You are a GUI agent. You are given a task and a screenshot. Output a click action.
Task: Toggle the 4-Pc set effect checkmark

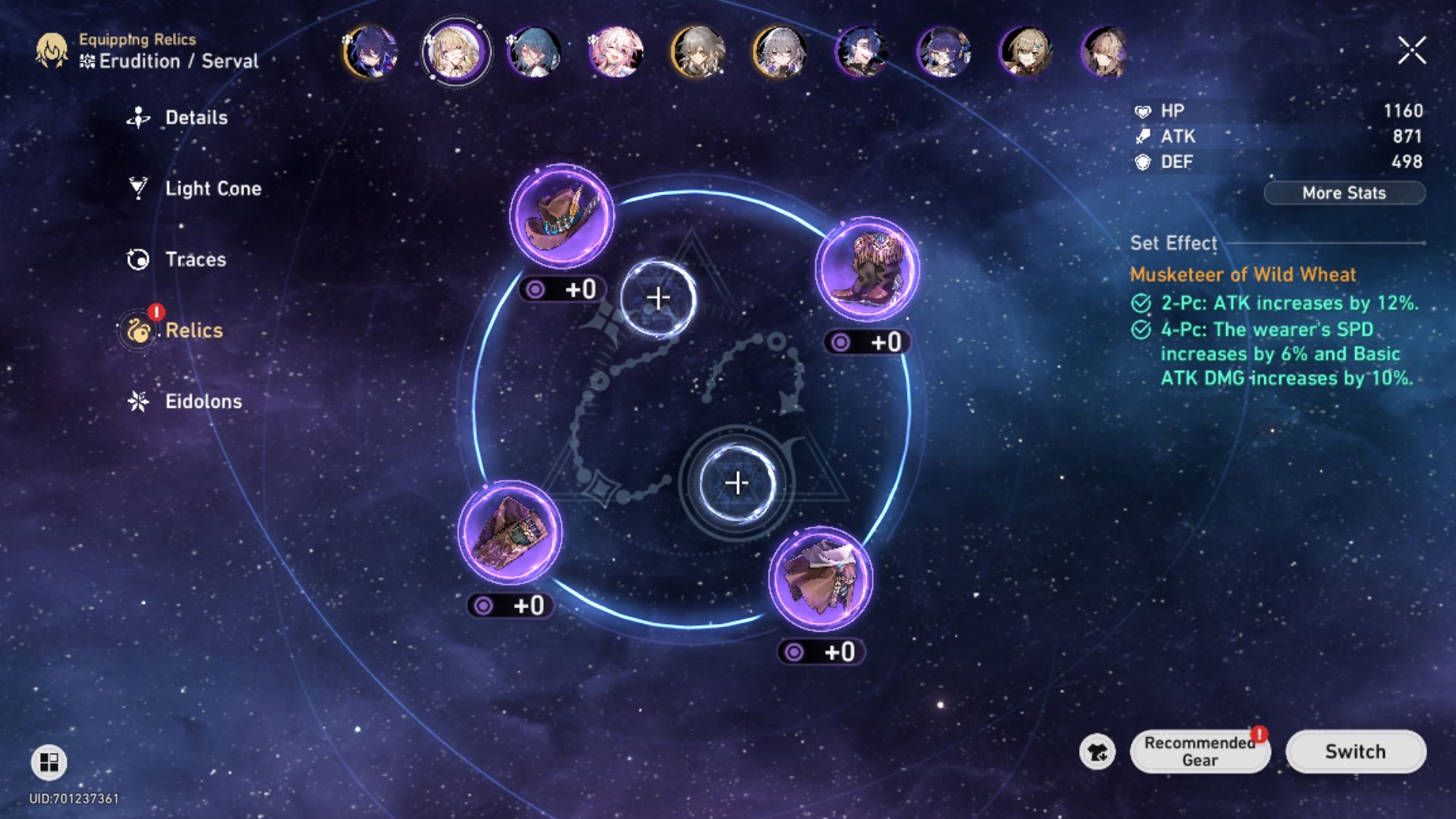coord(1141,330)
